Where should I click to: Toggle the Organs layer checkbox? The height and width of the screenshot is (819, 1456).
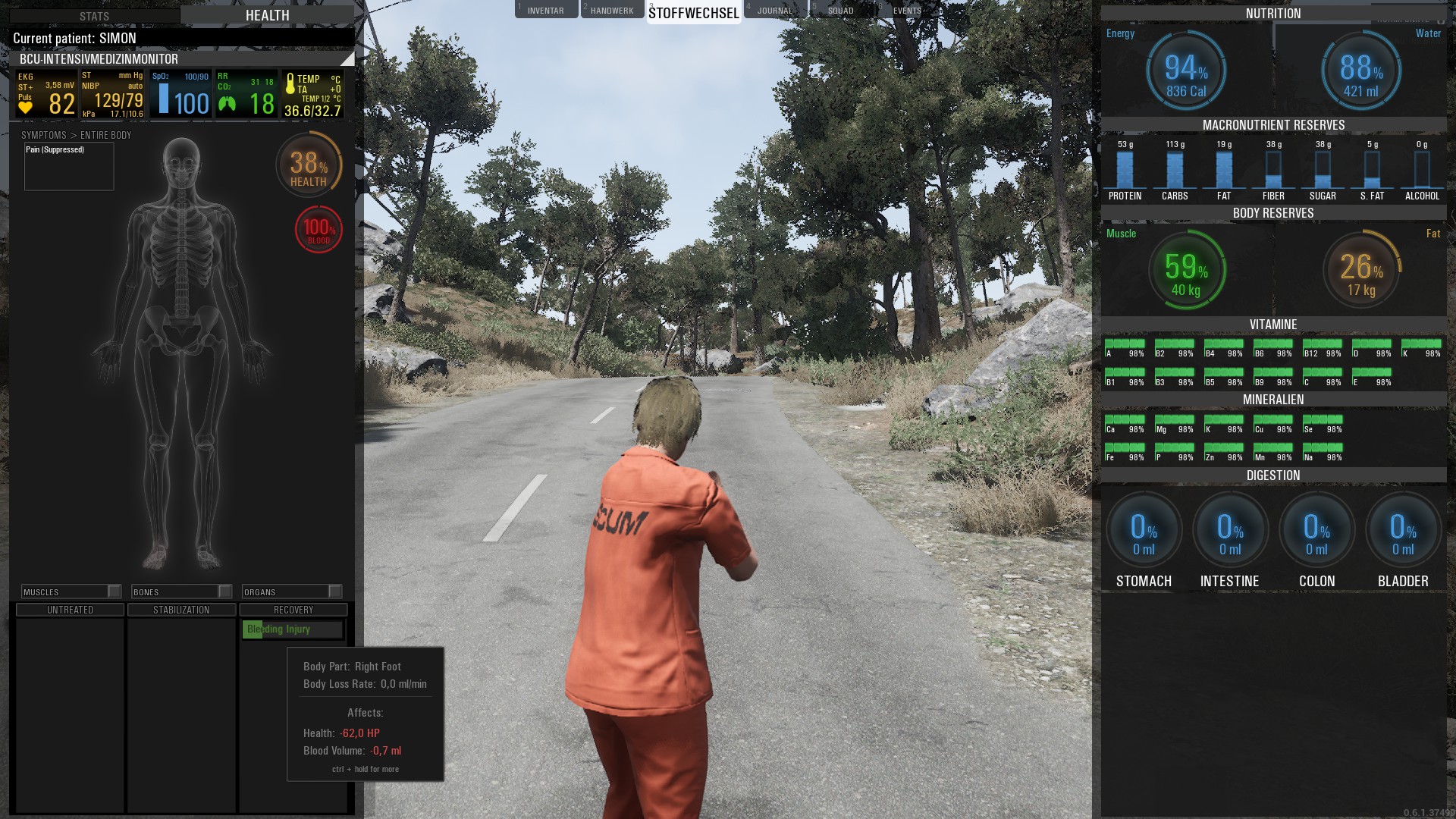[x=334, y=591]
